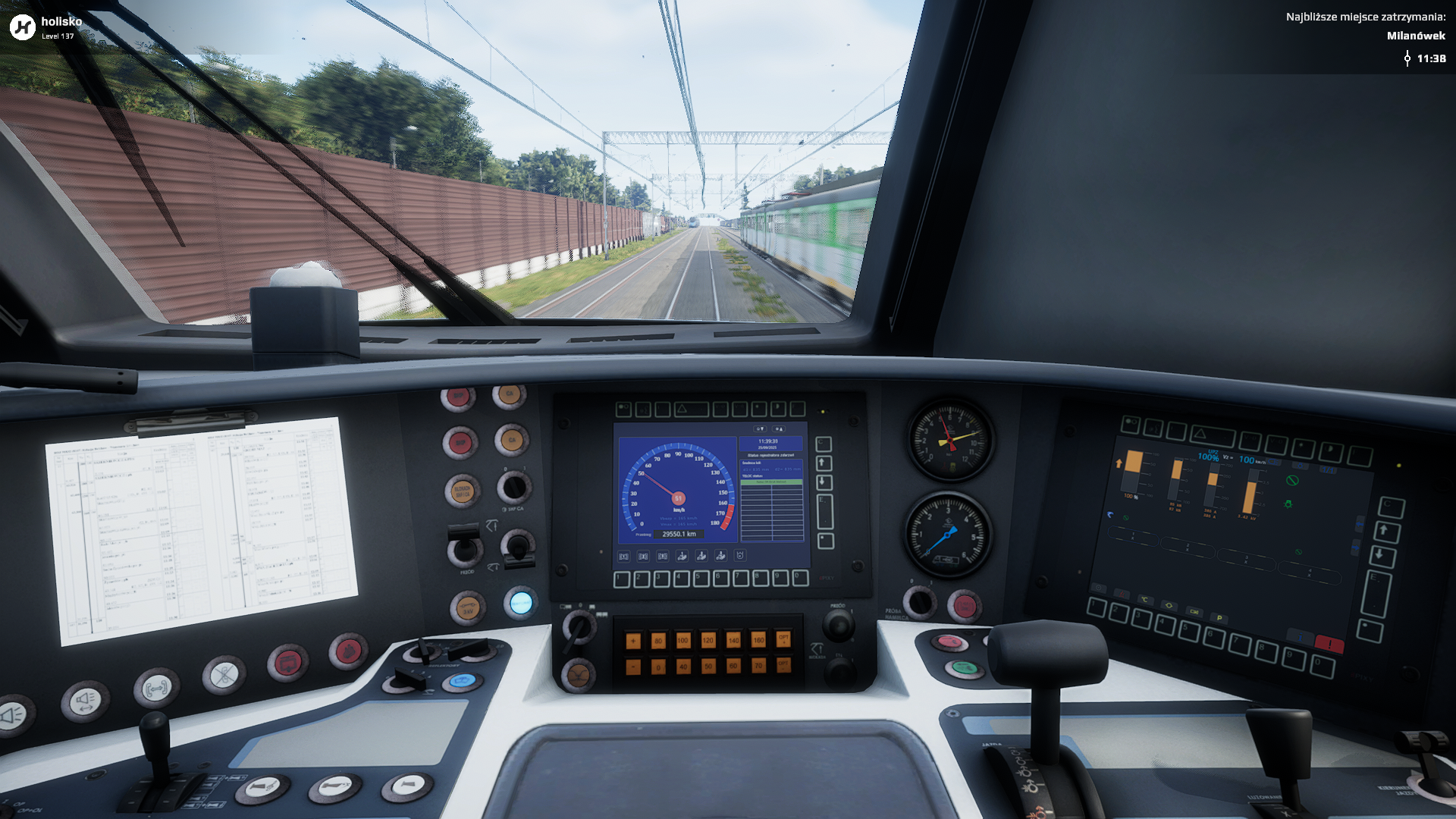Select the orange 100 speed preset button
The image size is (1456, 819).
[x=682, y=641]
